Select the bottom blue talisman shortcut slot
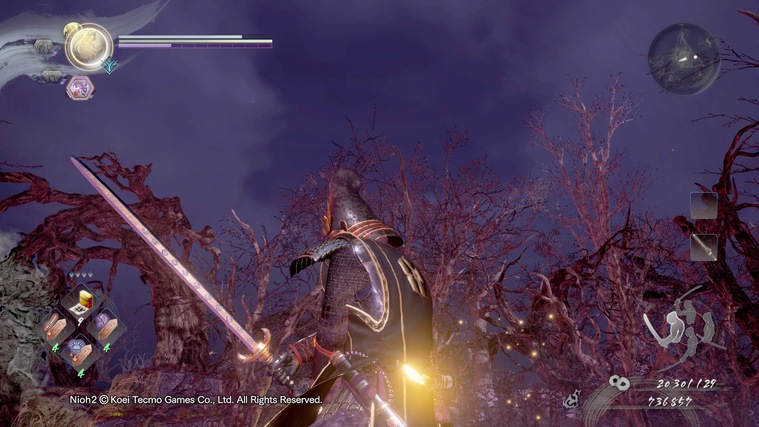Image resolution: width=759 pixels, height=427 pixels. [80, 349]
